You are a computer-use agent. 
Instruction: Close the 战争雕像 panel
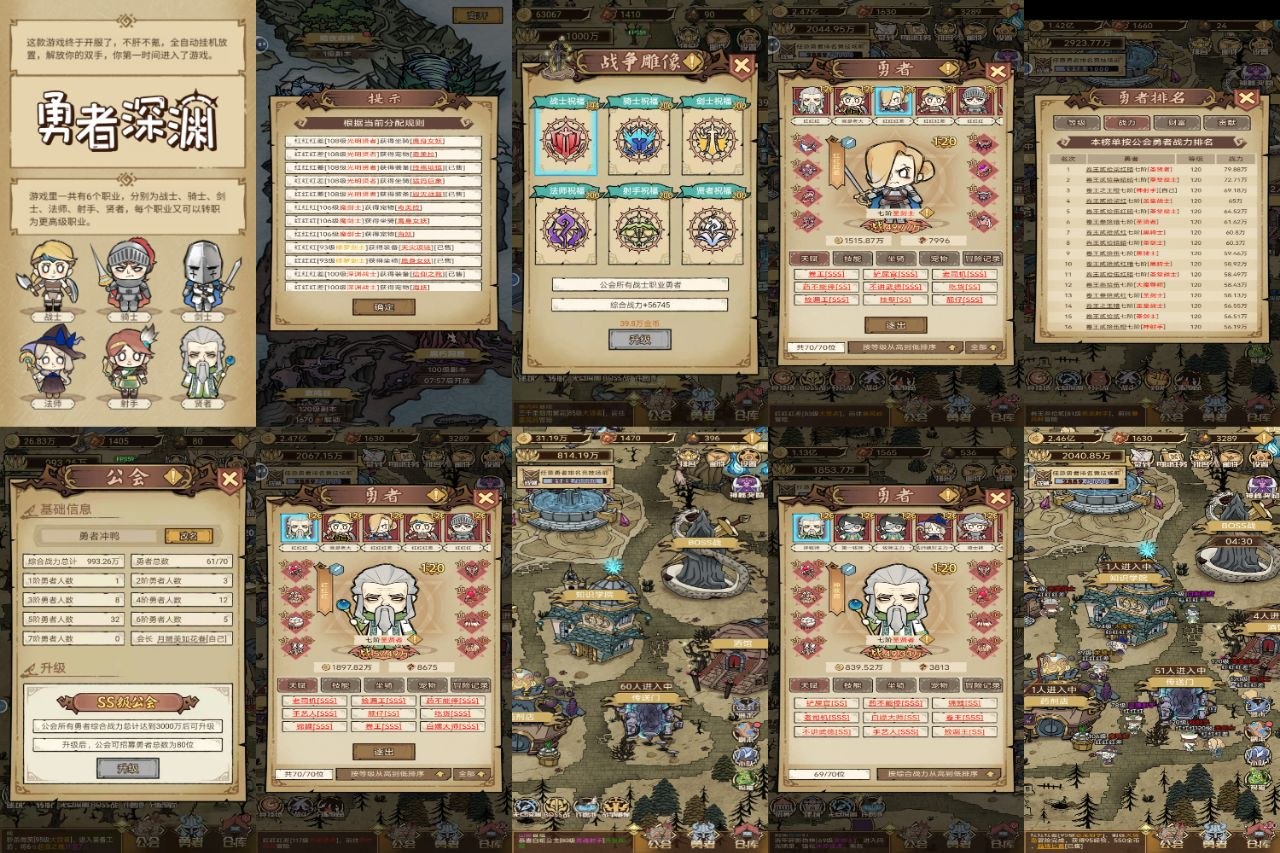point(742,67)
